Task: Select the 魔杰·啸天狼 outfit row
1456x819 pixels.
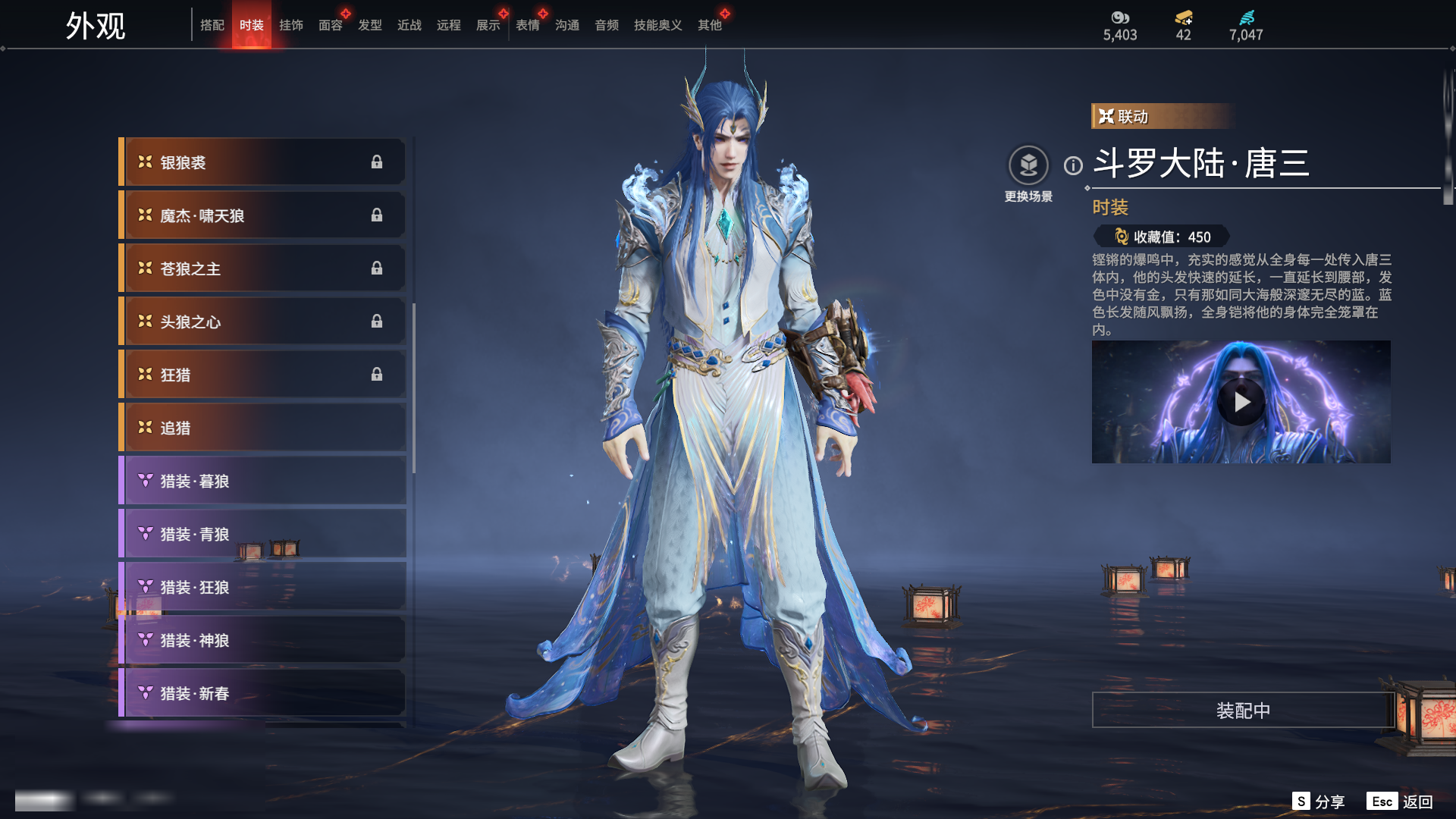Action: tap(262, 215)
